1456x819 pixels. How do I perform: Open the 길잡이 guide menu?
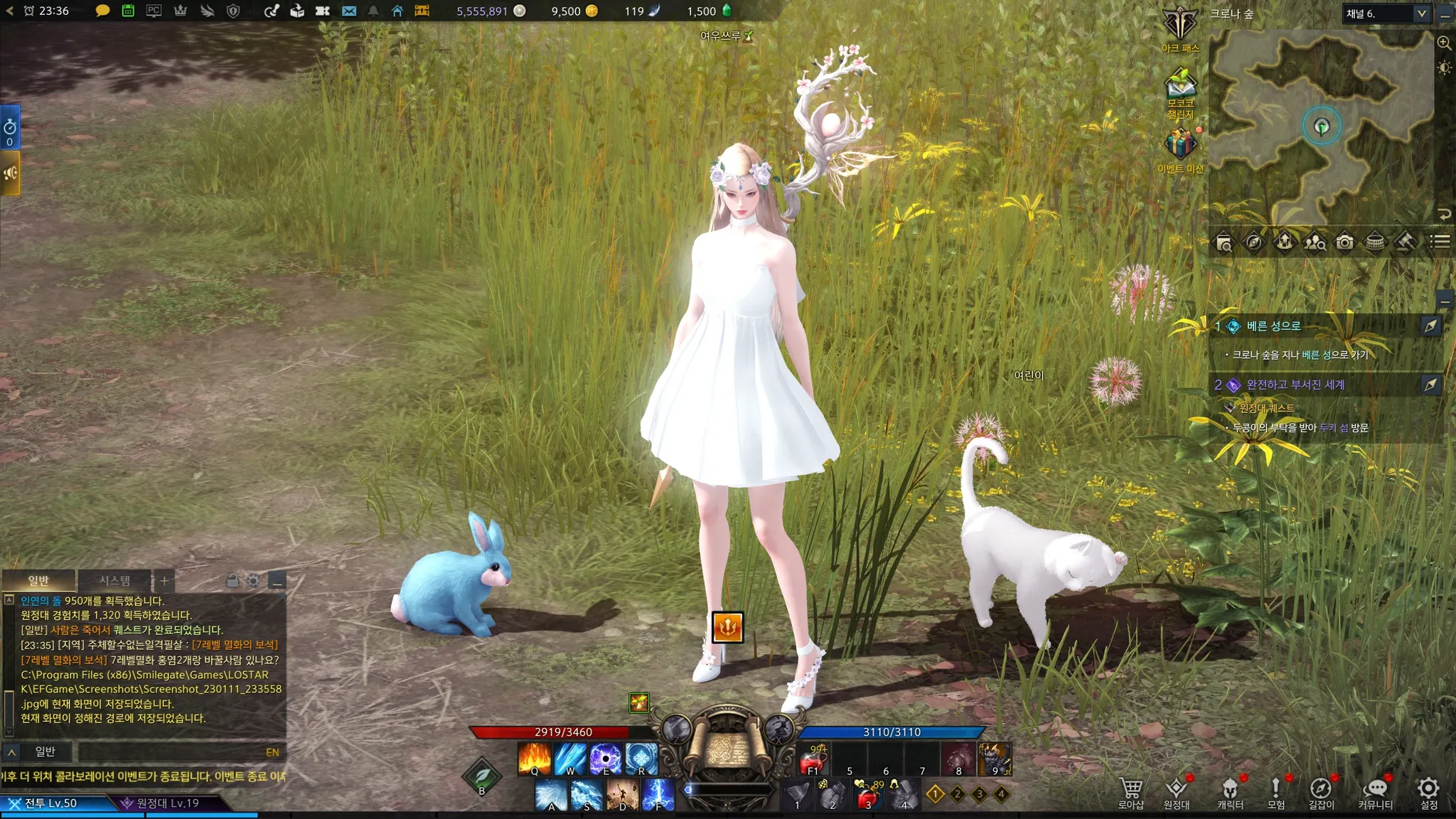(x=1321, y=791)
